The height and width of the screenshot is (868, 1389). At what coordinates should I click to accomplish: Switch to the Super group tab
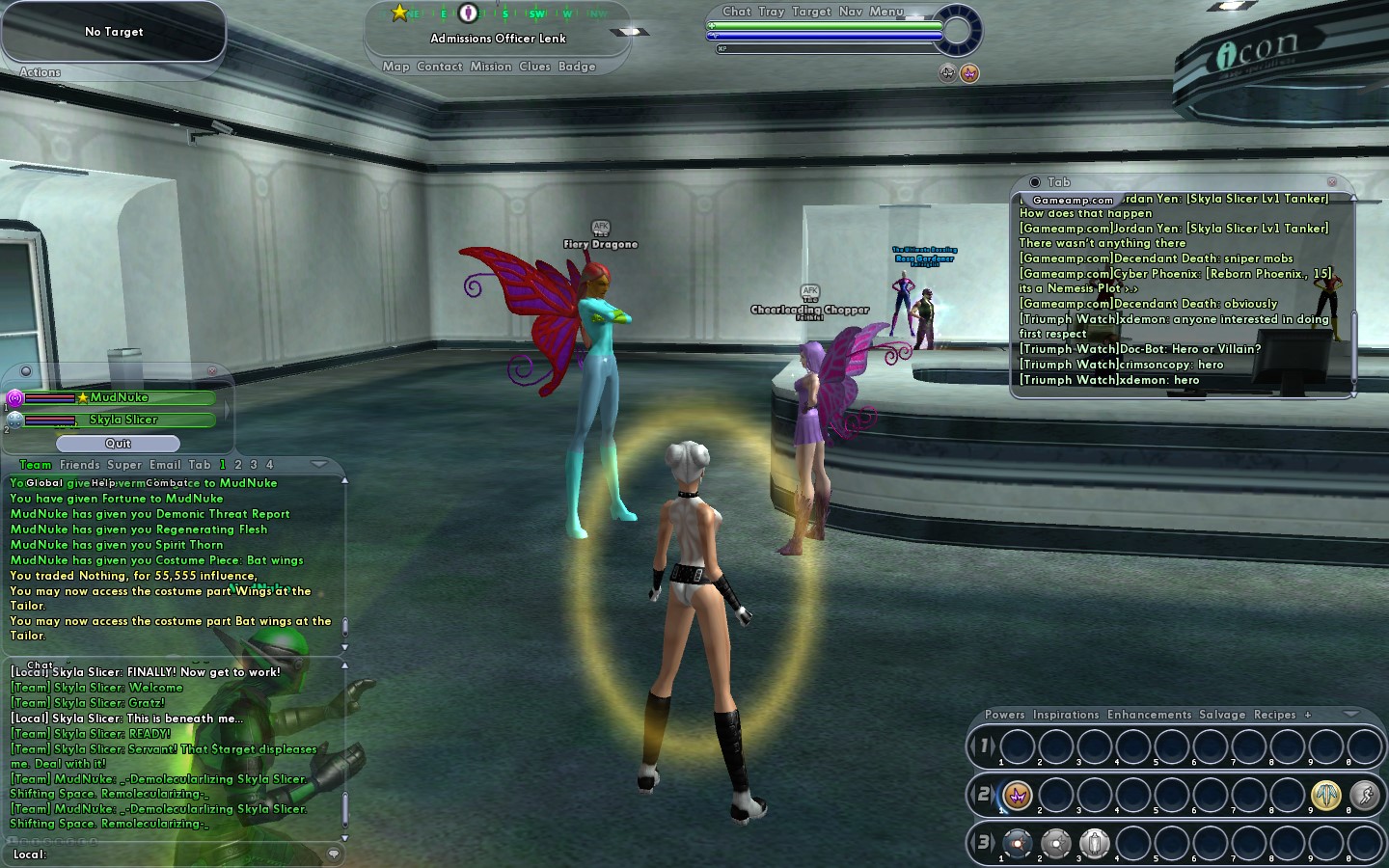coord(124,465)
